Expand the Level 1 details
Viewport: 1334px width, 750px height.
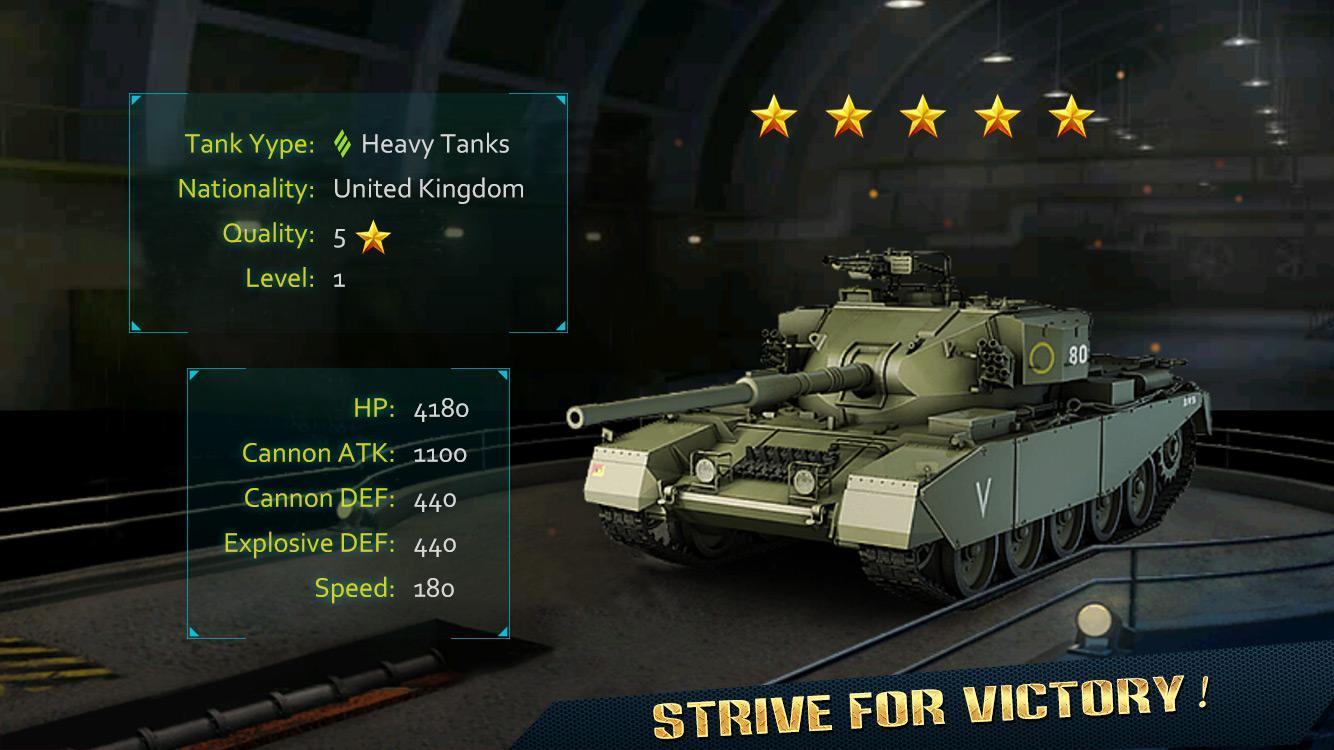click(293, 280)
